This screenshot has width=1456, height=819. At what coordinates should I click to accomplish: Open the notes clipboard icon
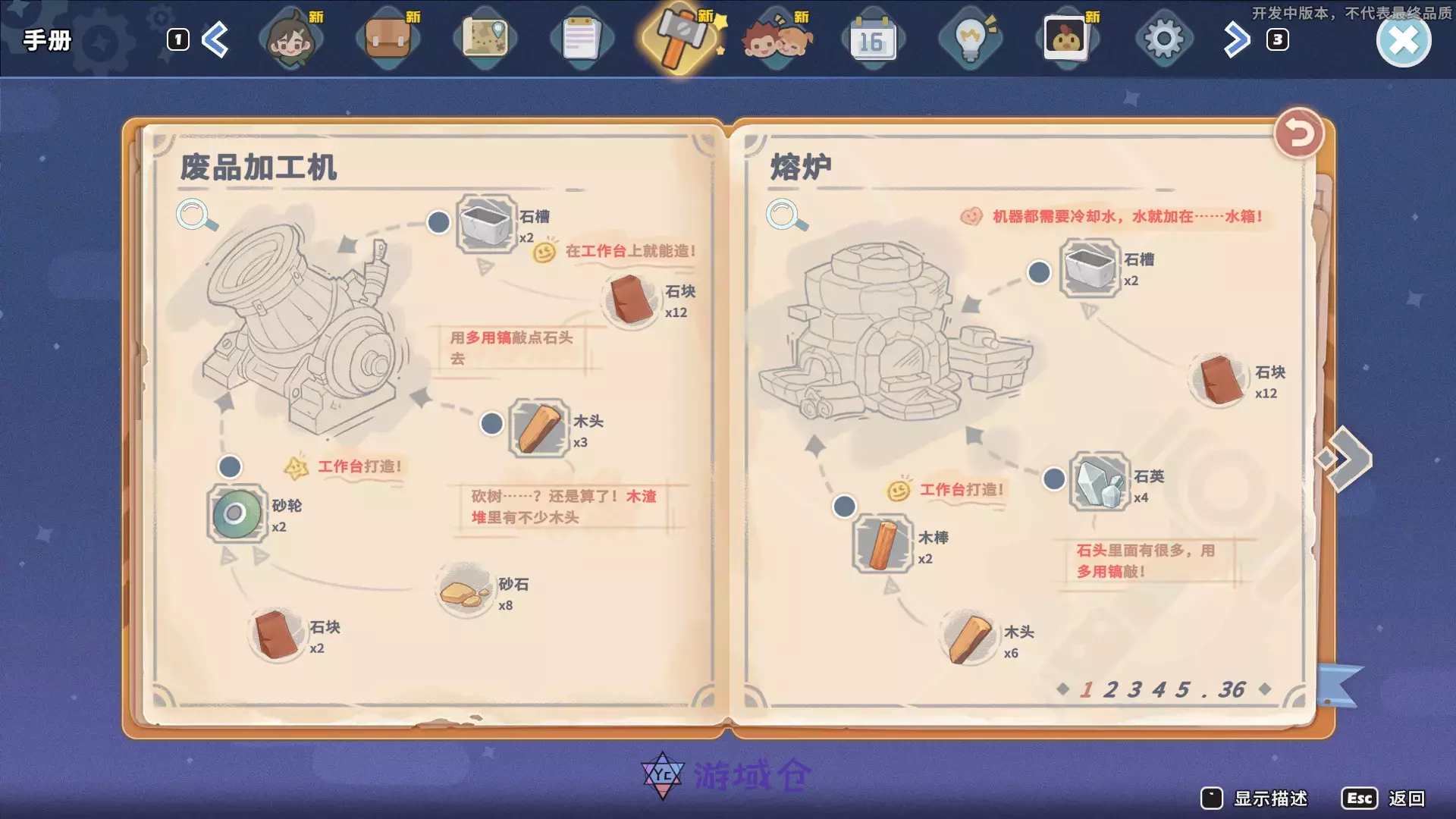(582, 38)
